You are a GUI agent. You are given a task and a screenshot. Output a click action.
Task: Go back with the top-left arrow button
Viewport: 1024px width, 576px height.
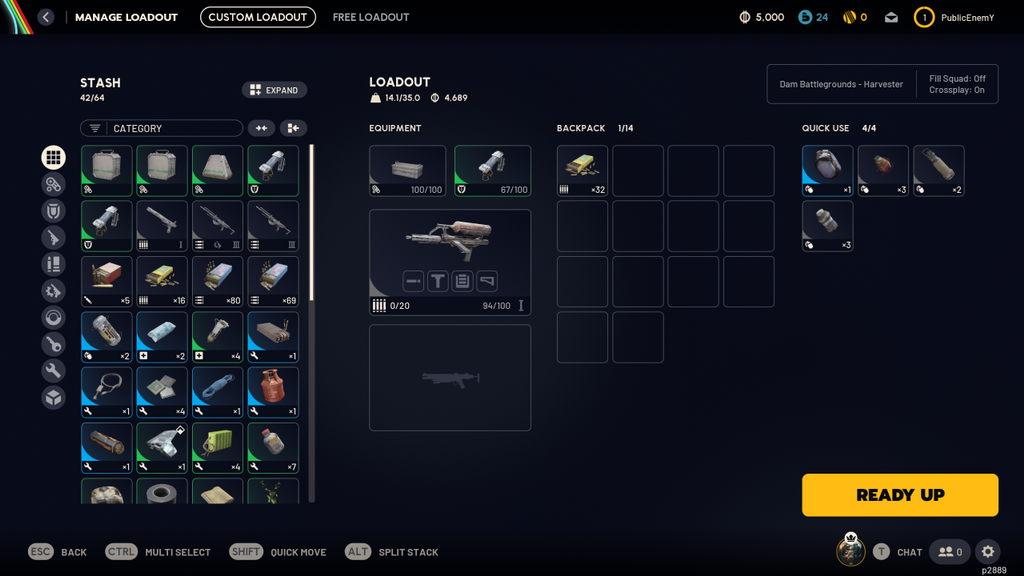pos(45,17)
